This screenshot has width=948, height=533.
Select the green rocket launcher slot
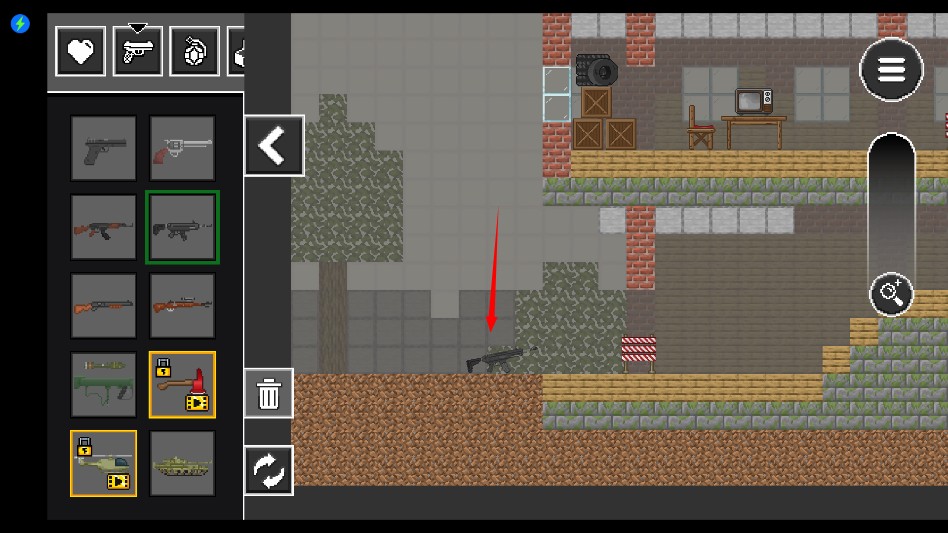(x=104, y=385)
